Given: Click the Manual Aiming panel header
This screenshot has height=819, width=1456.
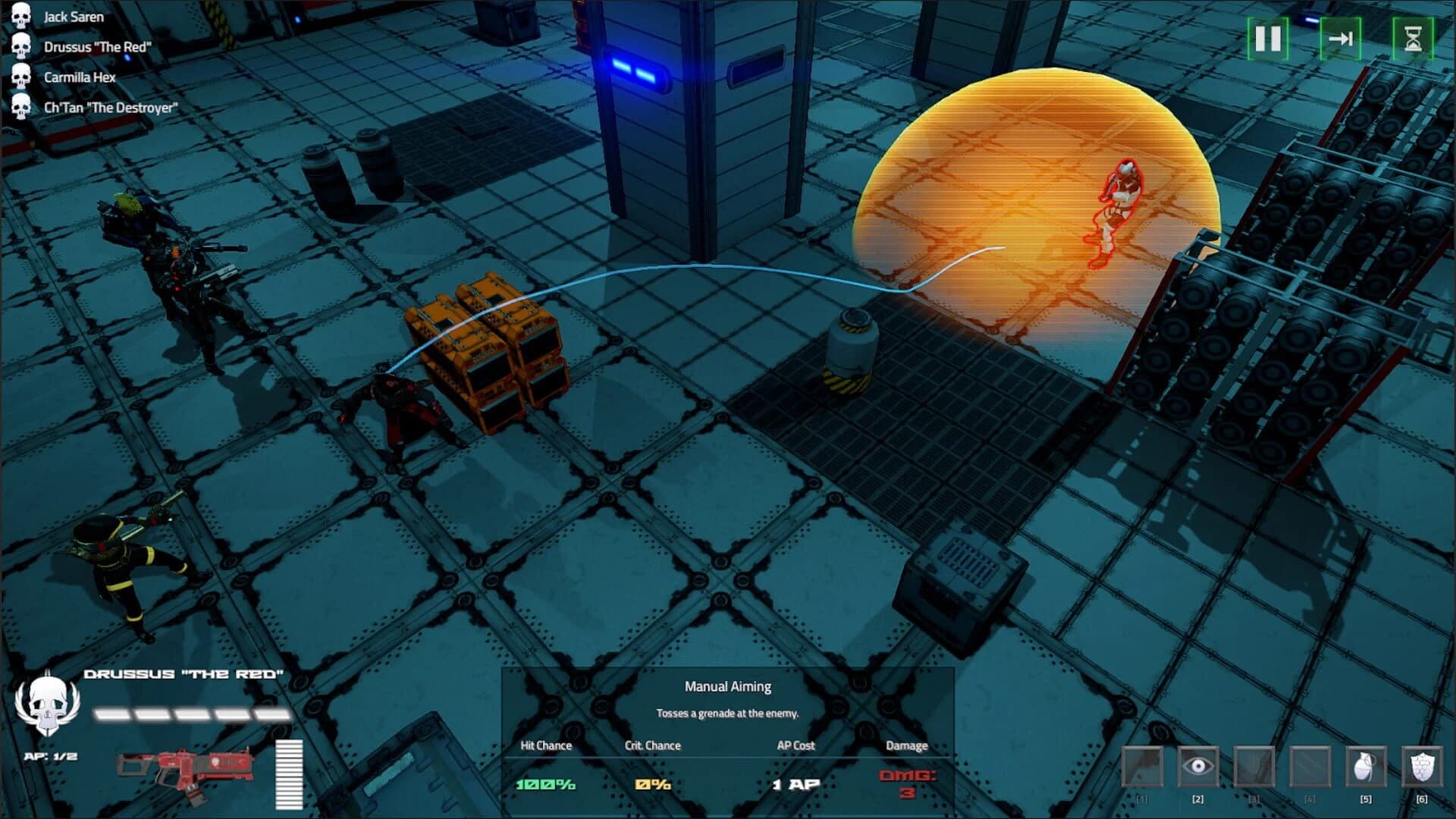Looking at the screenshot, I should point(727,687).
